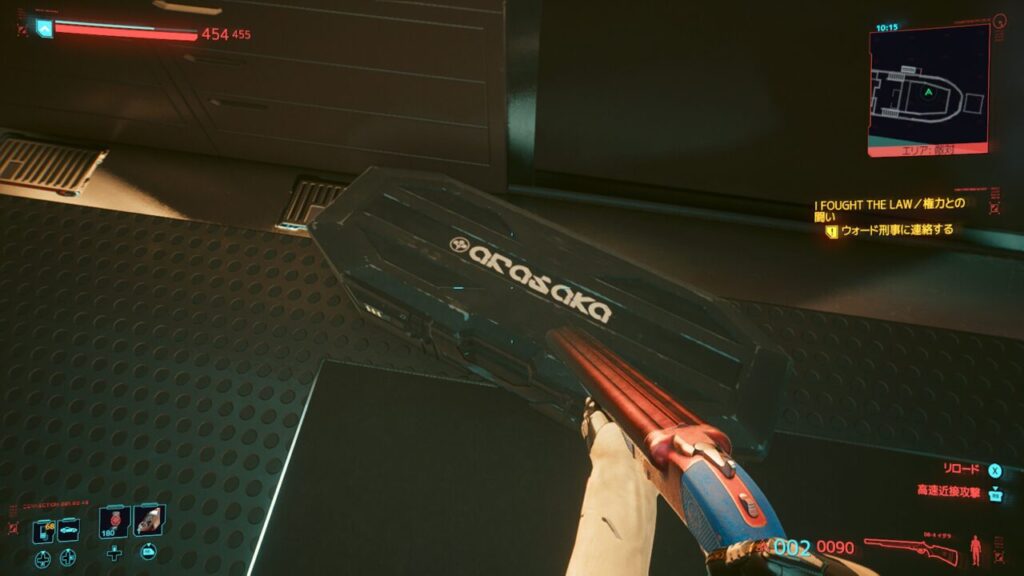The width and height of the screenshot is (1024, 576).
Task: Click the red body stance silhouette icon
Action: coord(976,550)
